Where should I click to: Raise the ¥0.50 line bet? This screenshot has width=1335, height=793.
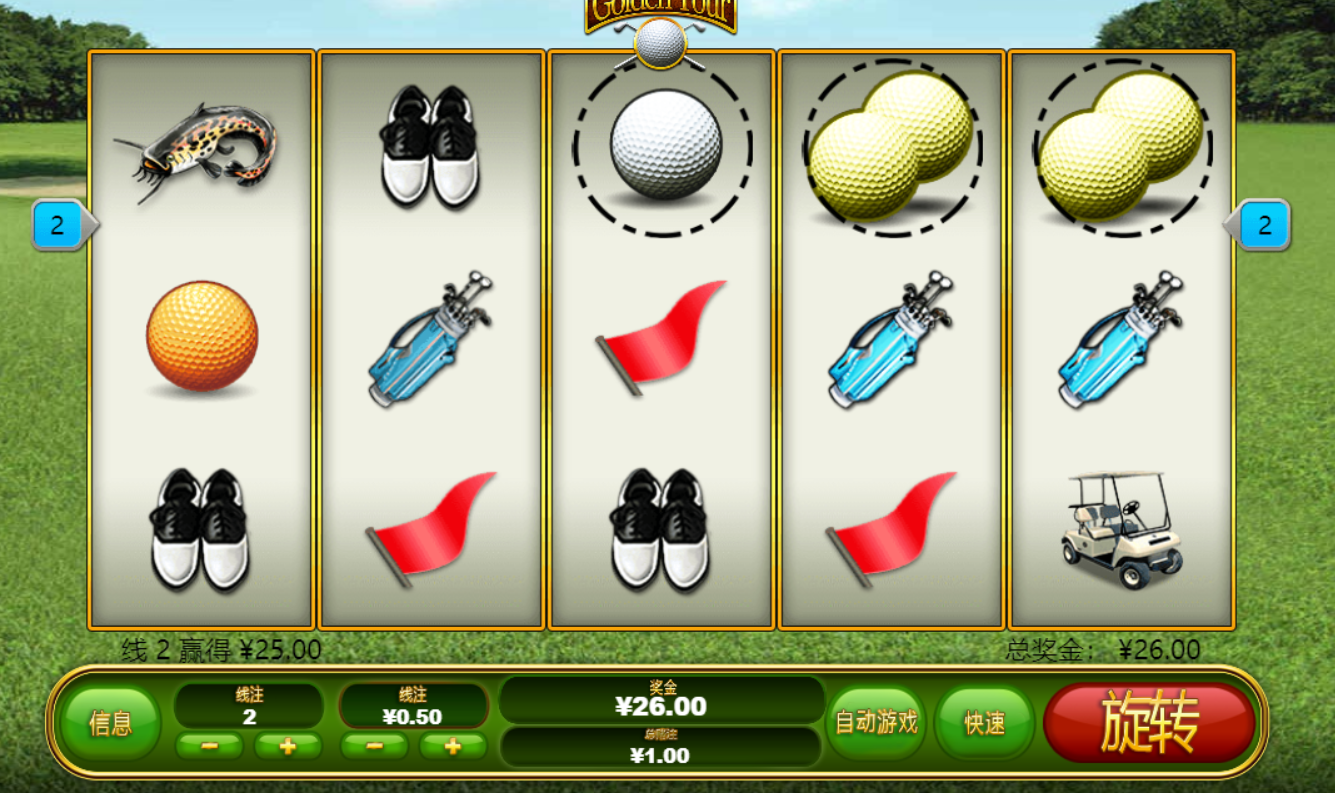coord(453,746)
